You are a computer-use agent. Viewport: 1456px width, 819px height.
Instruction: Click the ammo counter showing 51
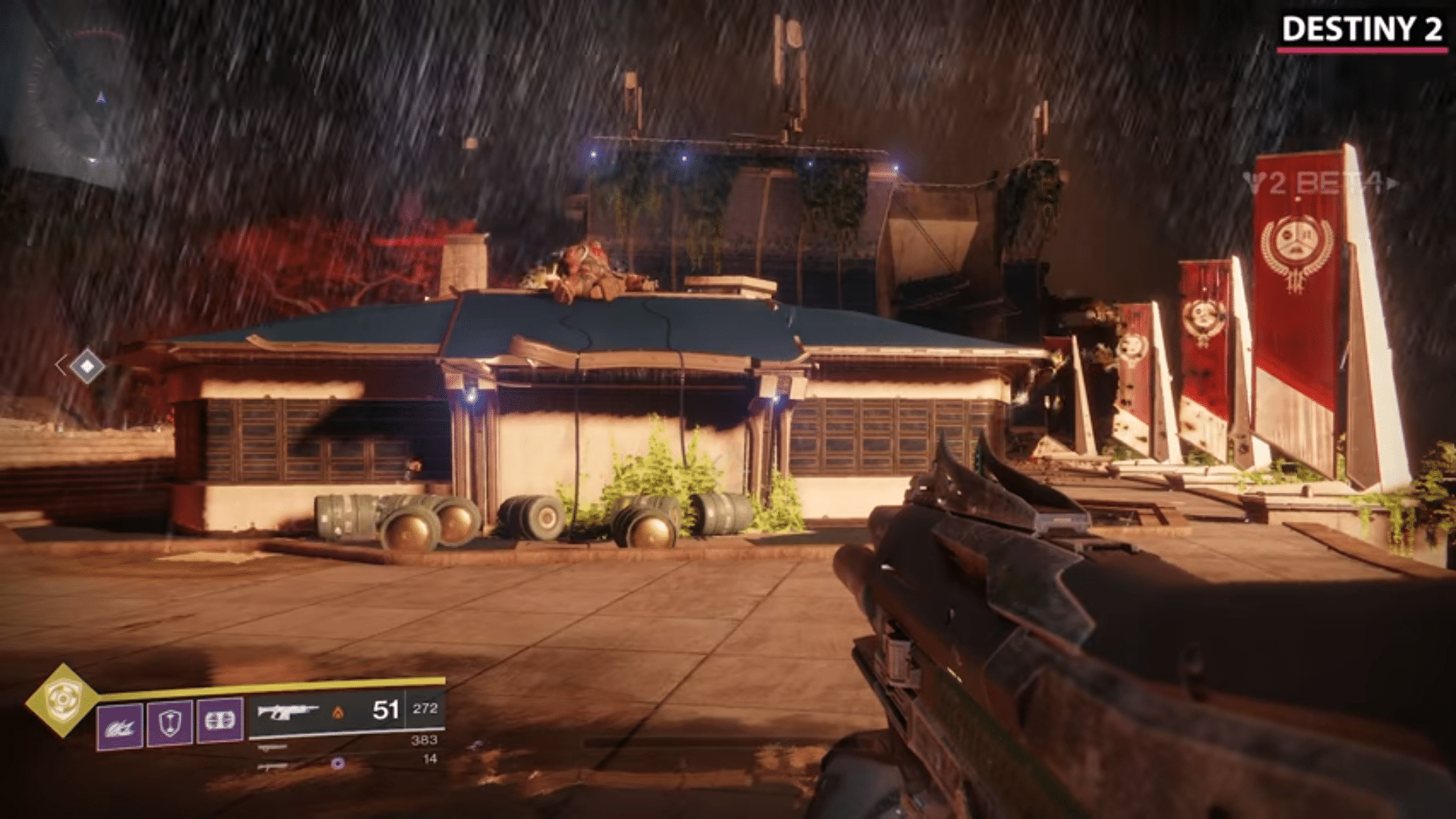386,709
